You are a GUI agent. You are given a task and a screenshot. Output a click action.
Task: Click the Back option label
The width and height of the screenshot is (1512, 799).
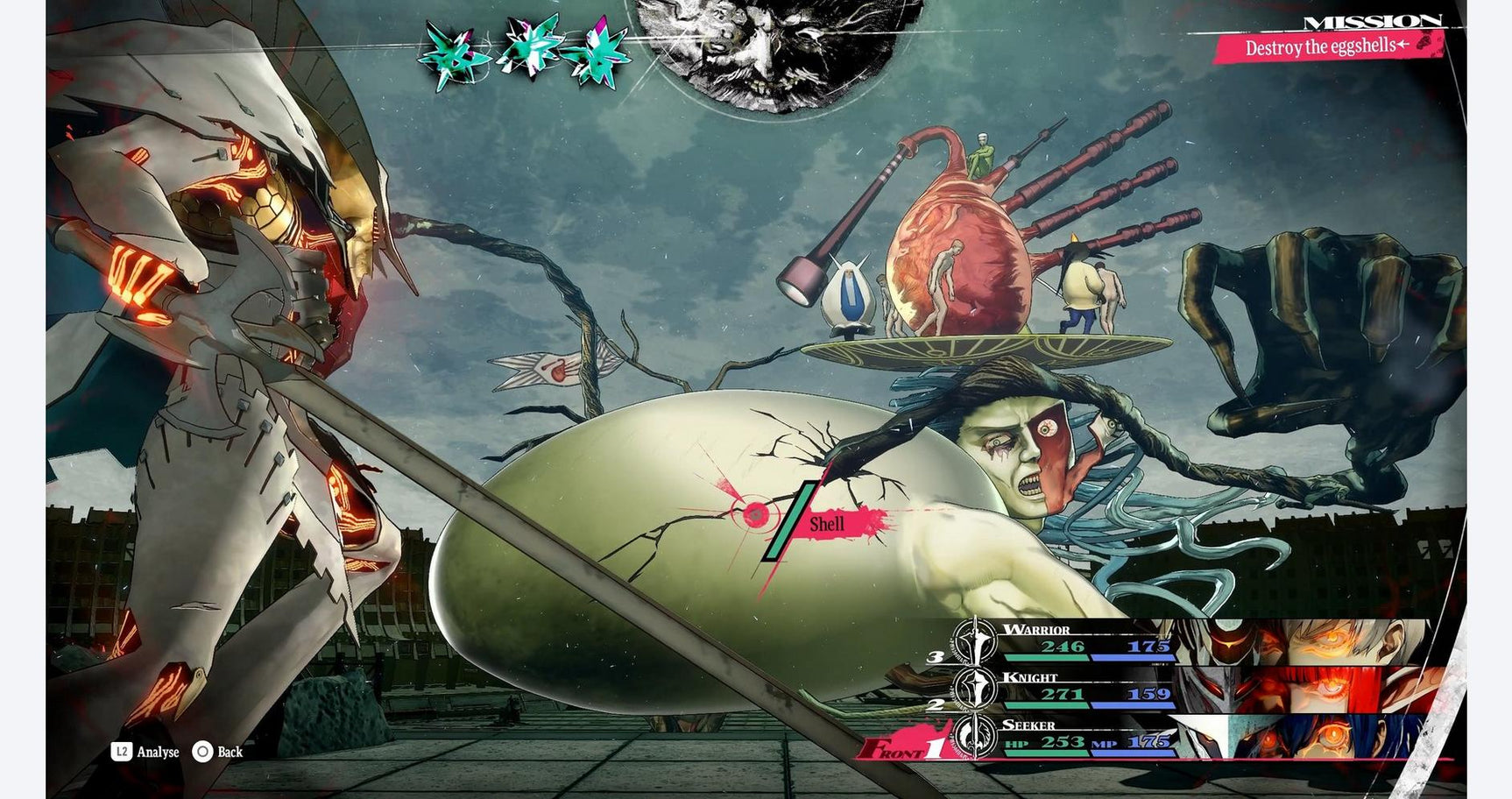230,752
